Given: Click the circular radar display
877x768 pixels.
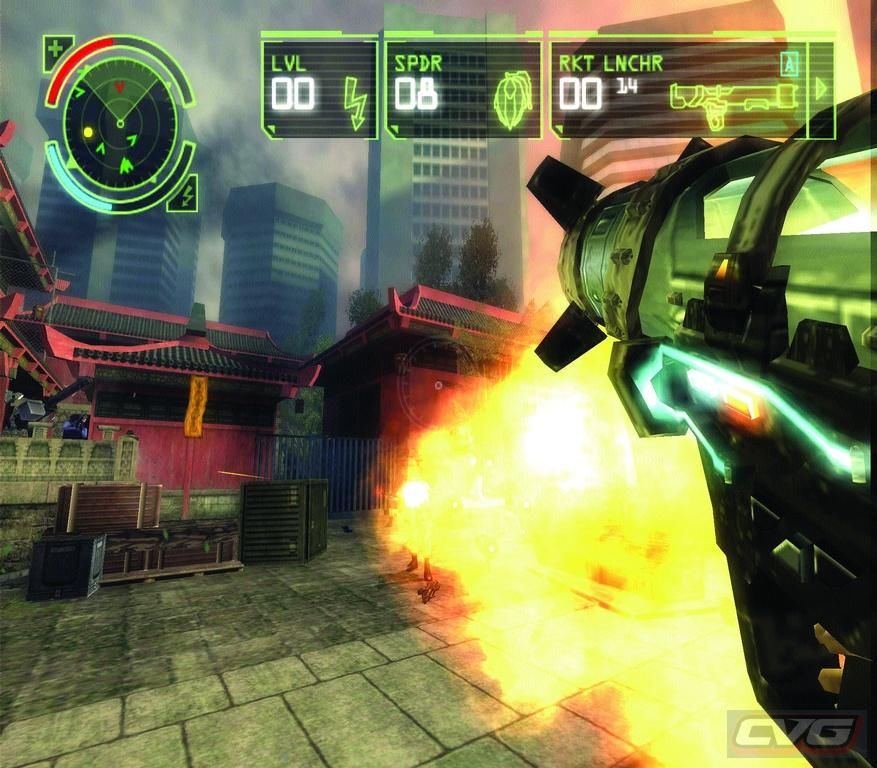Looking at the screenshot, I should [120, 122].
